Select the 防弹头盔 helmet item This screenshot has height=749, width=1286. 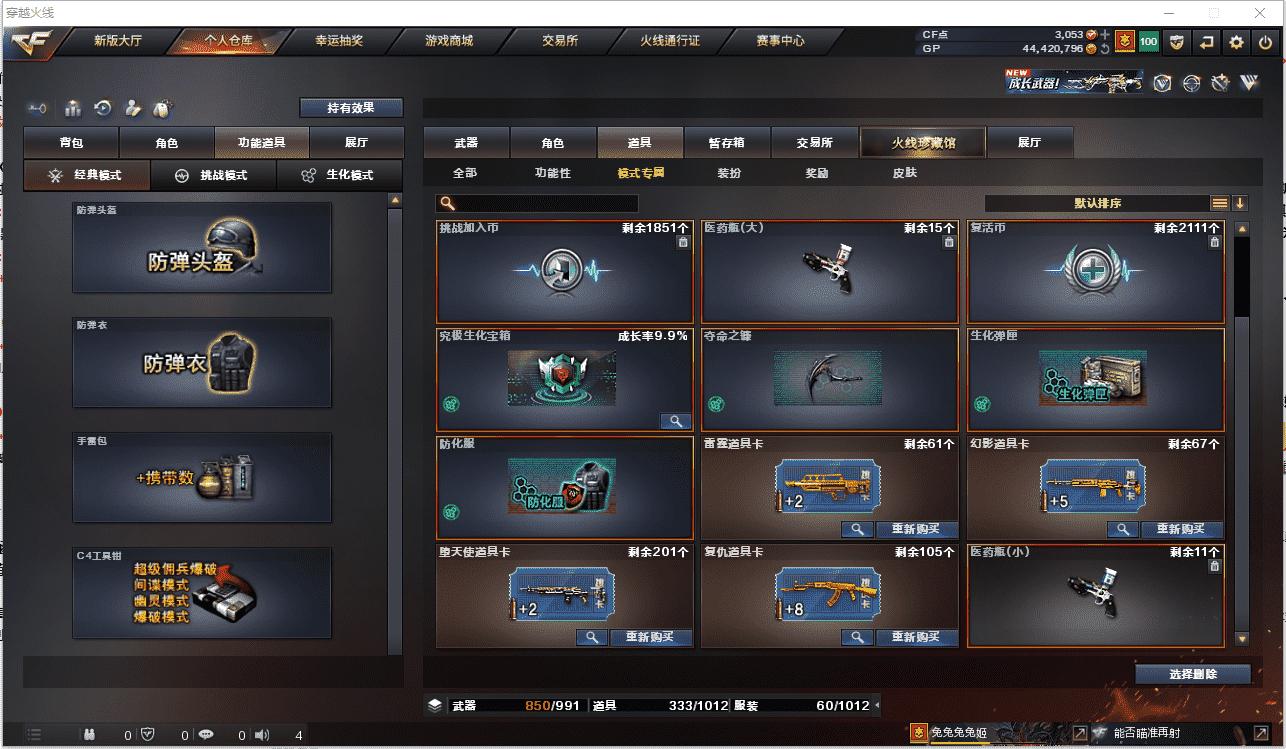[201, 248]
